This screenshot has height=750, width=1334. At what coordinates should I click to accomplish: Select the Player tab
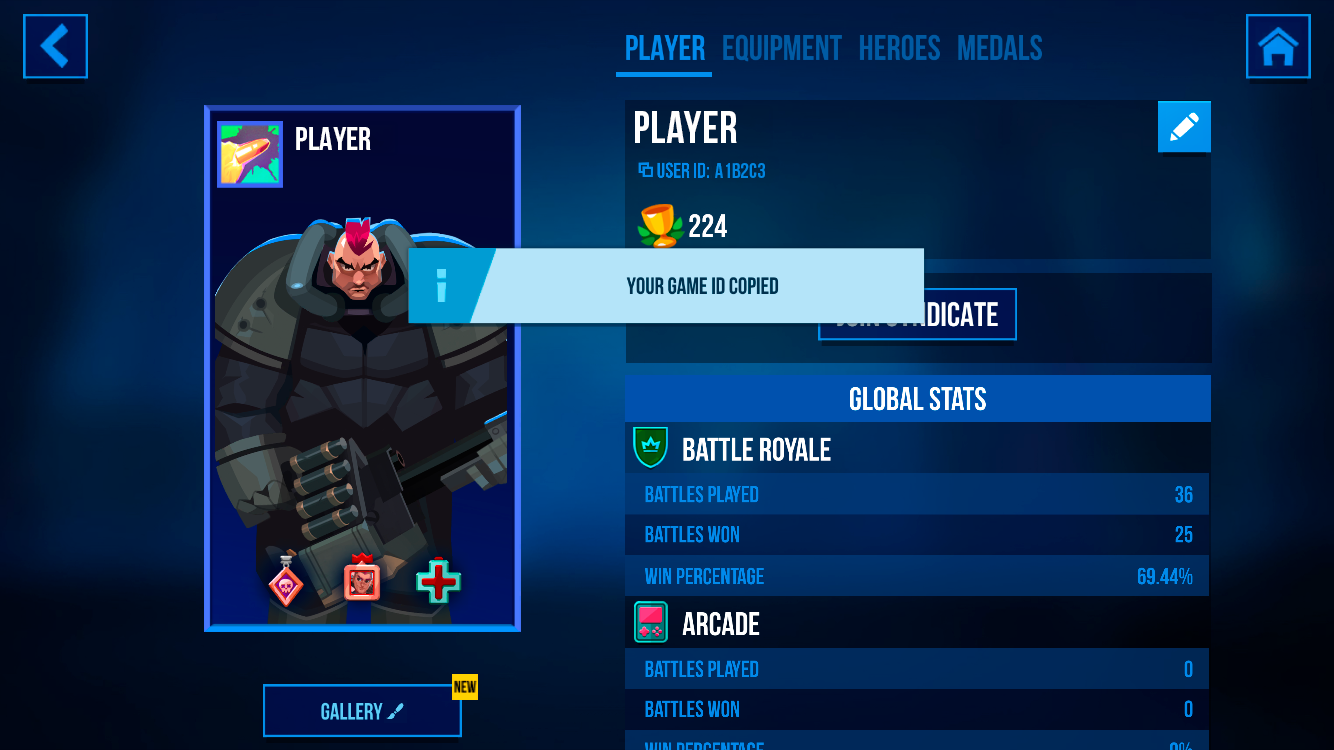tap(664, 48)
